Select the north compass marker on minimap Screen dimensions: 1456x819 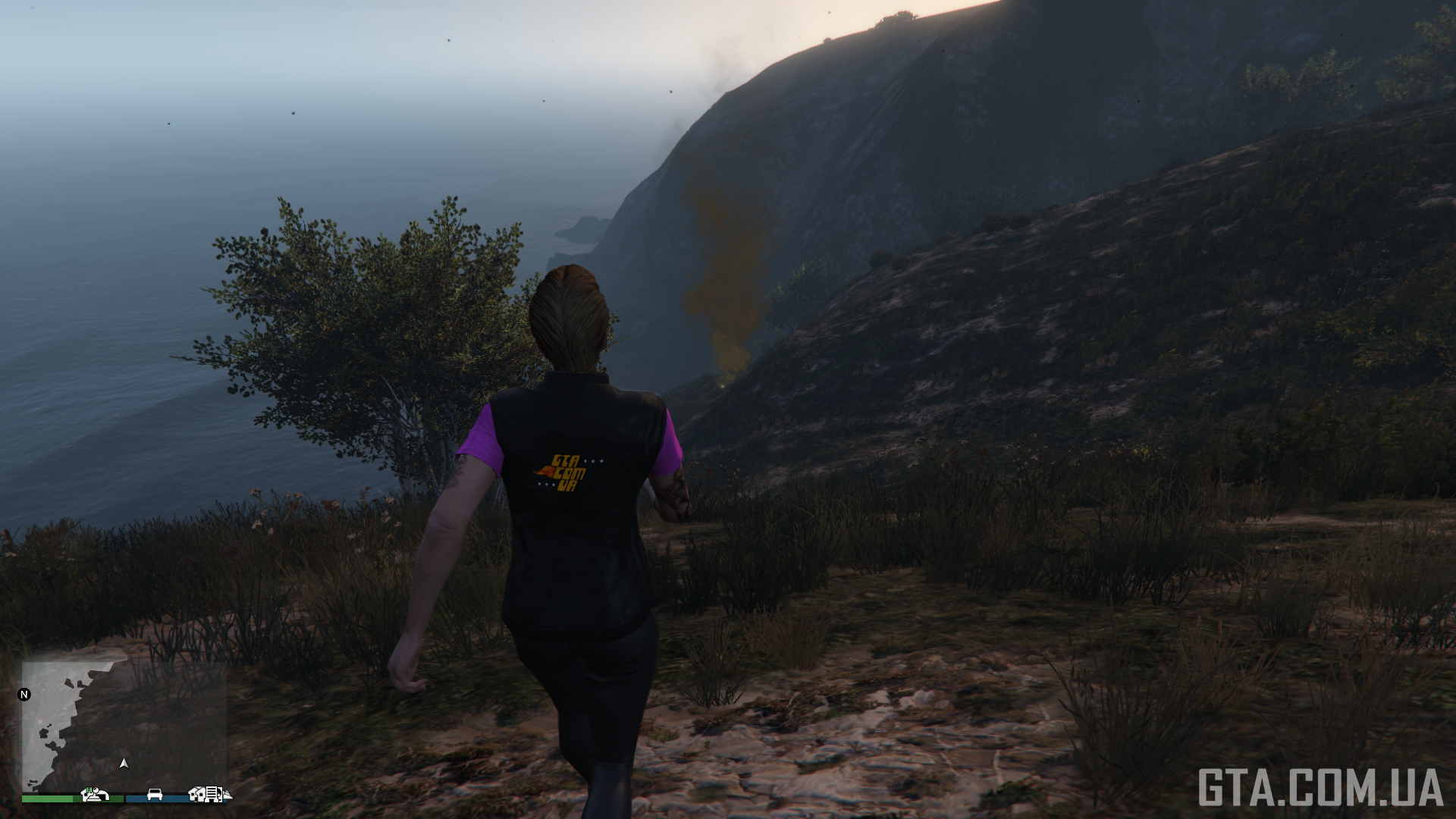pos(24,694)
